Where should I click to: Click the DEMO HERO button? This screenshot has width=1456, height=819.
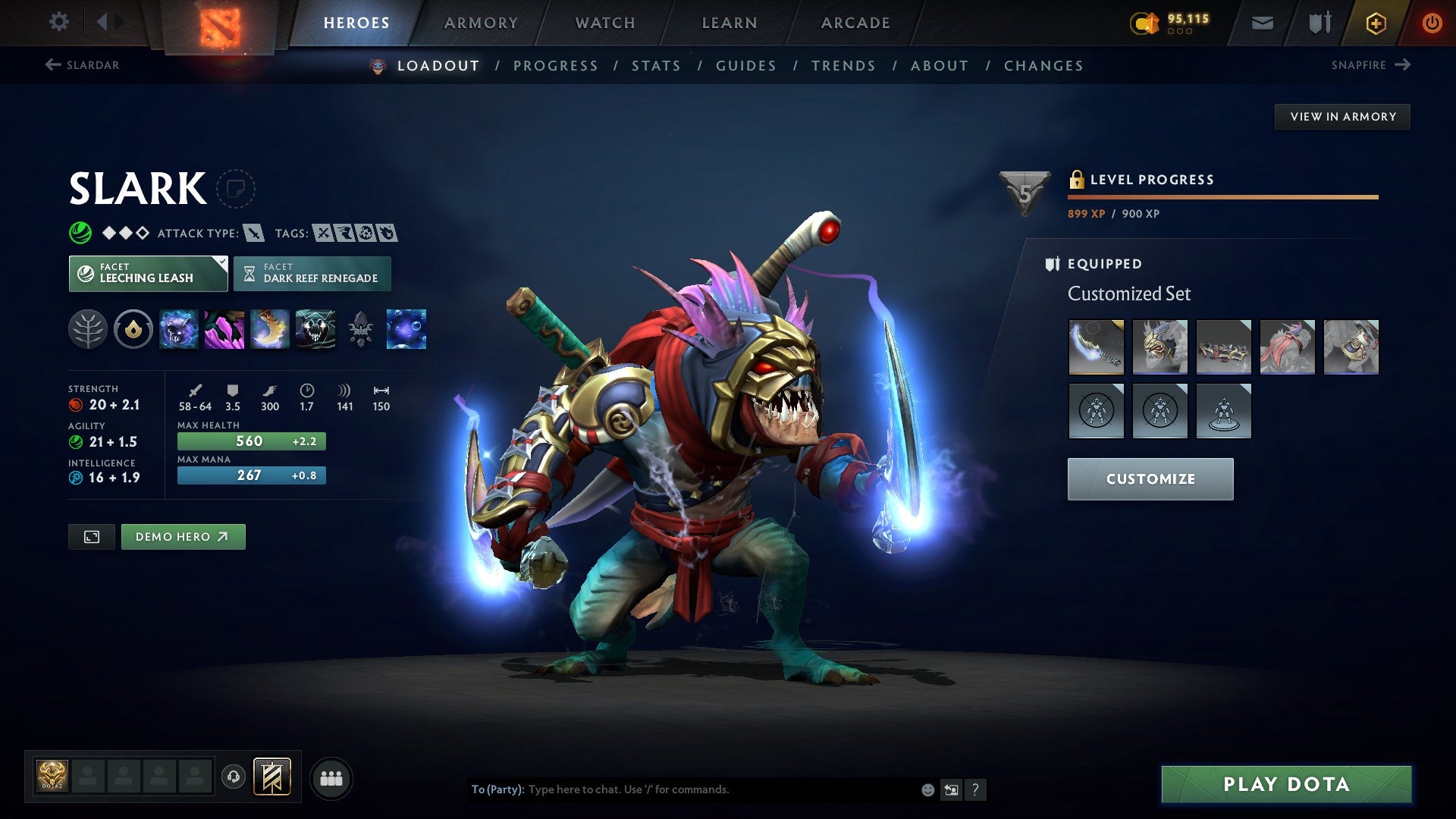[x=183, y=536]
